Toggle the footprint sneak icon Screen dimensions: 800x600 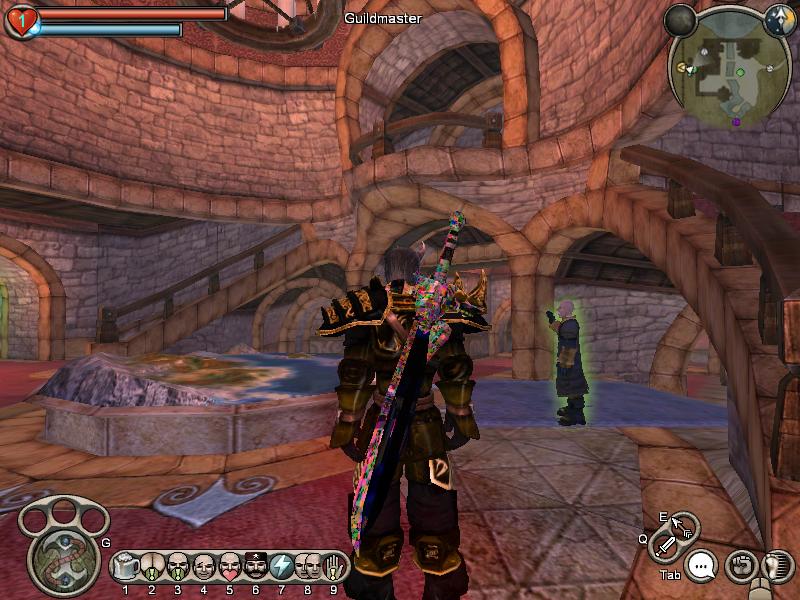(773, 566)
